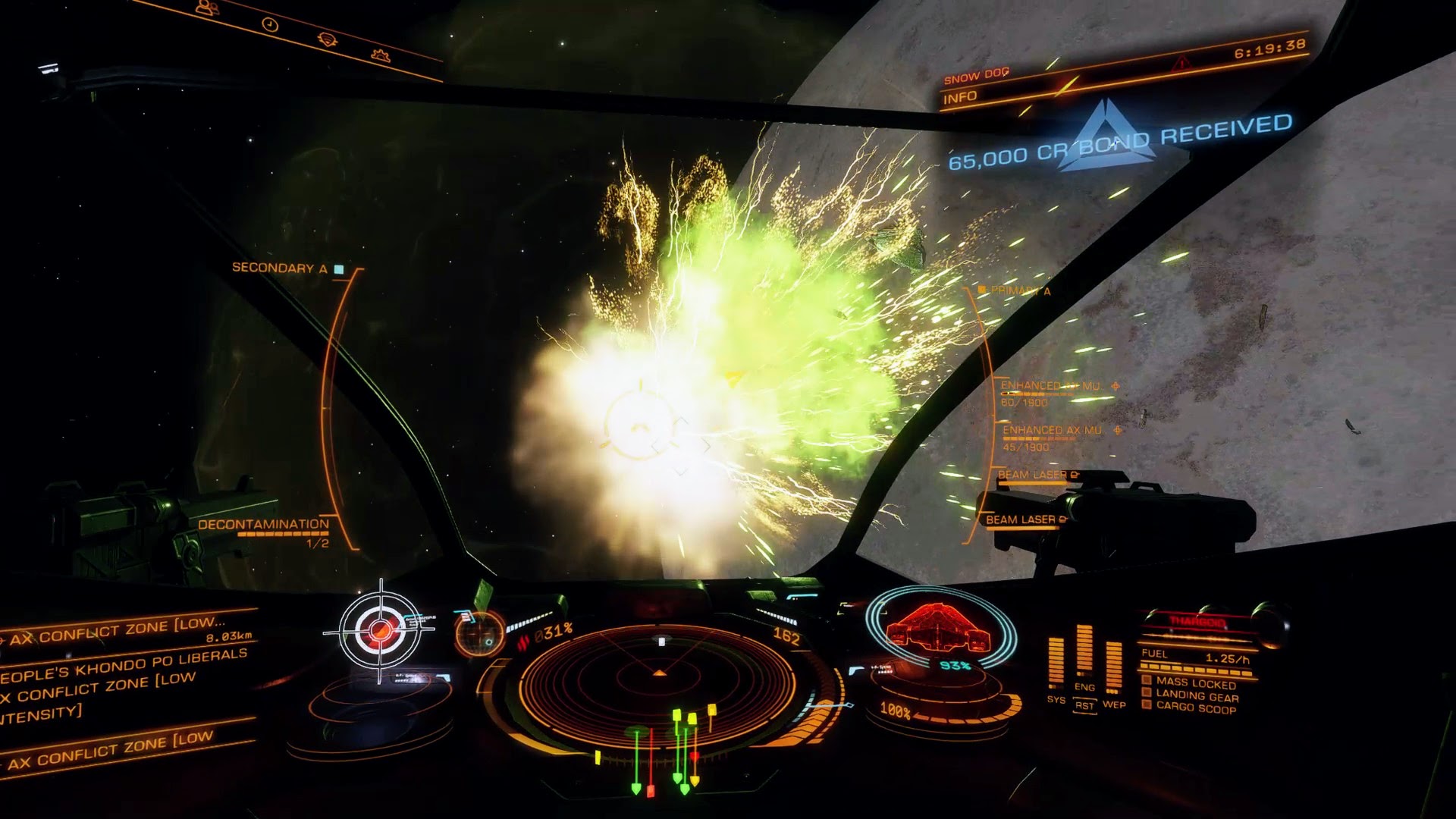Image resolution: width=1456 pixels, height=819 pixels.
Task: Click the crosshair target scanner icon
Action: click(x=380, y=630)
